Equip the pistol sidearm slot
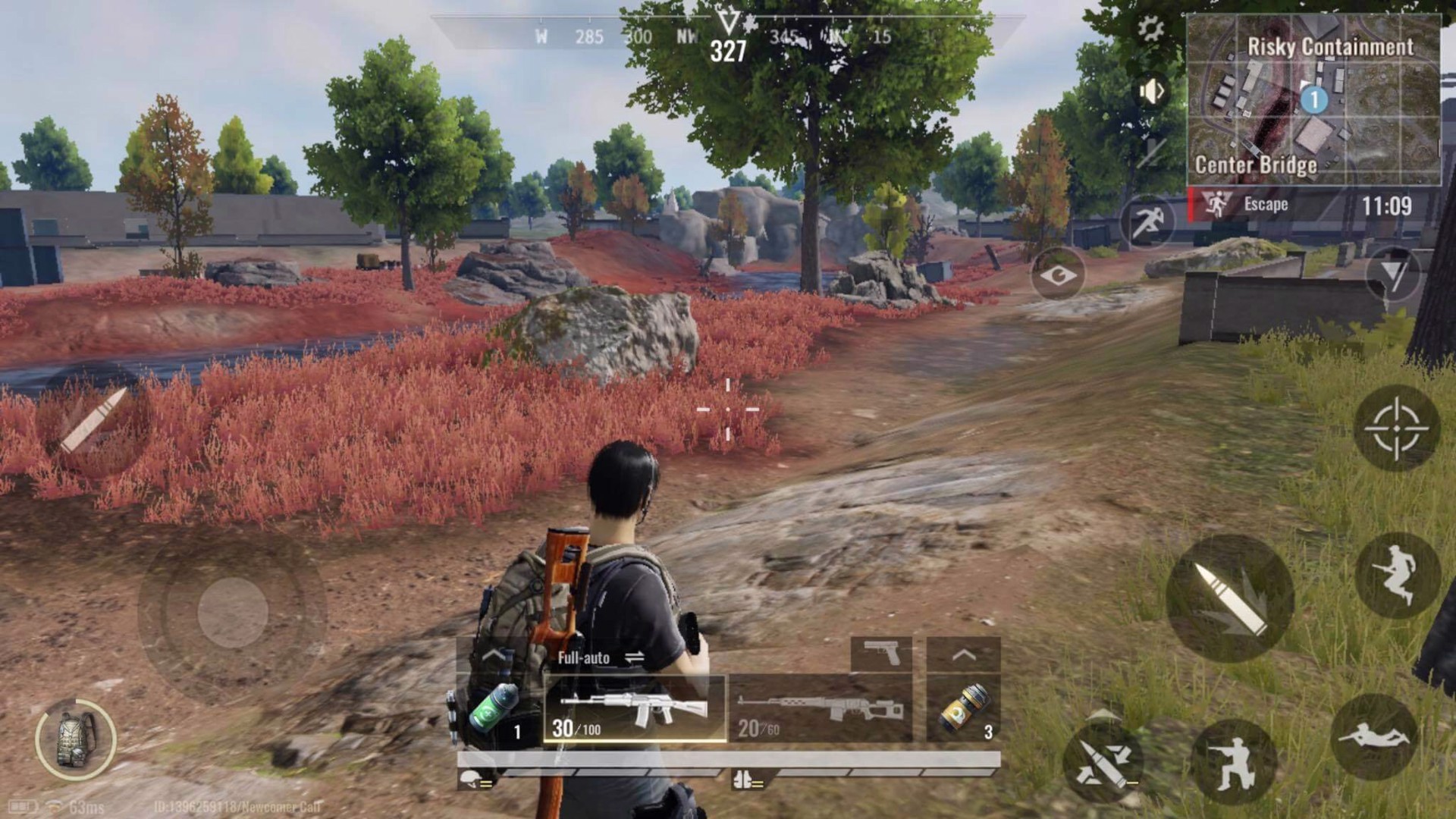This screenshot has width=1456, height=819. coord(881,653)
